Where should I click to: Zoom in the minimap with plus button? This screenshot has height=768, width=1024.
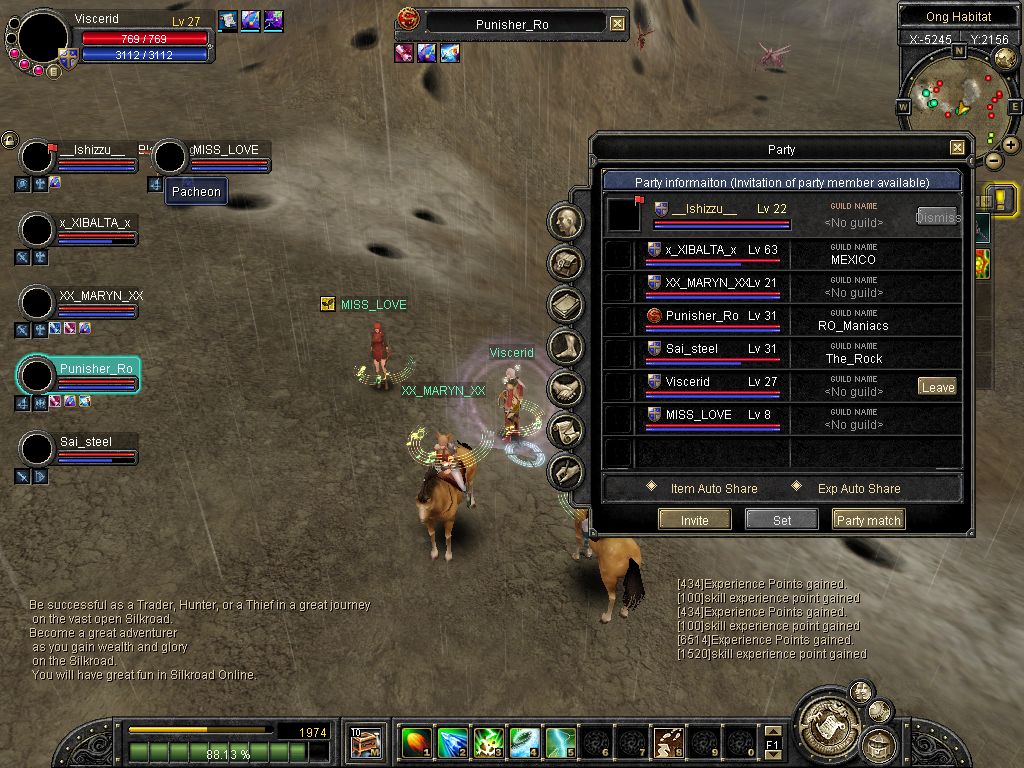coord(1011,144)
